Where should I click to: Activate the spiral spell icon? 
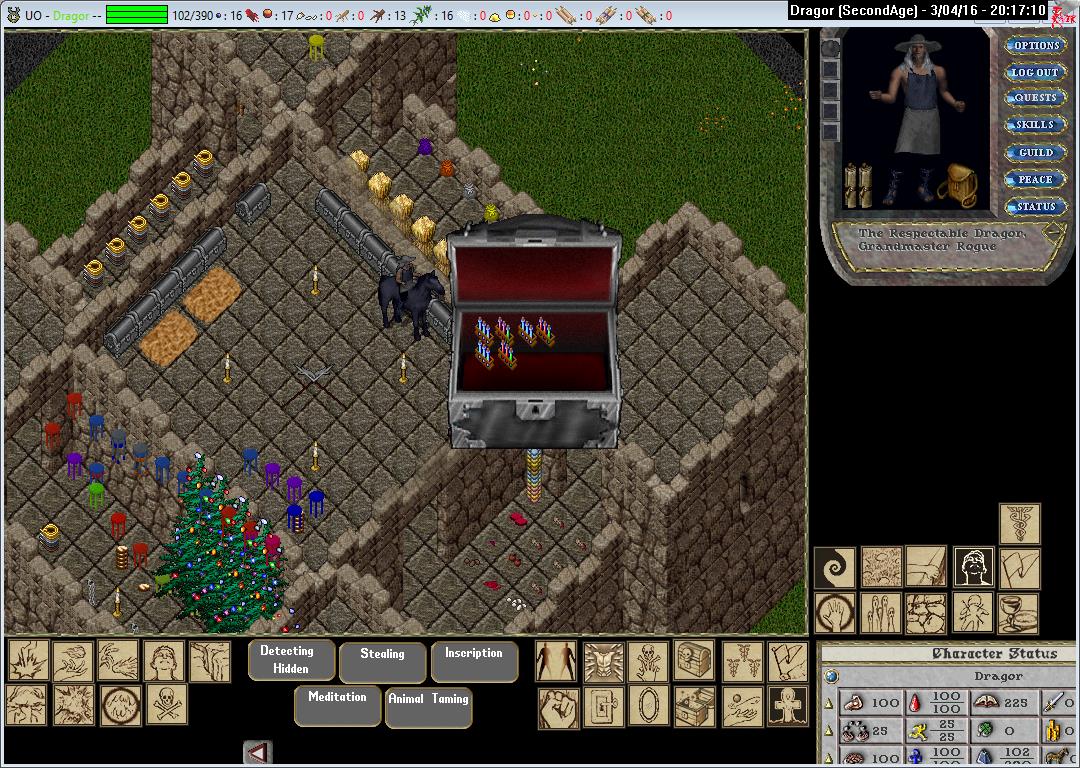click(x=834, y=567)
